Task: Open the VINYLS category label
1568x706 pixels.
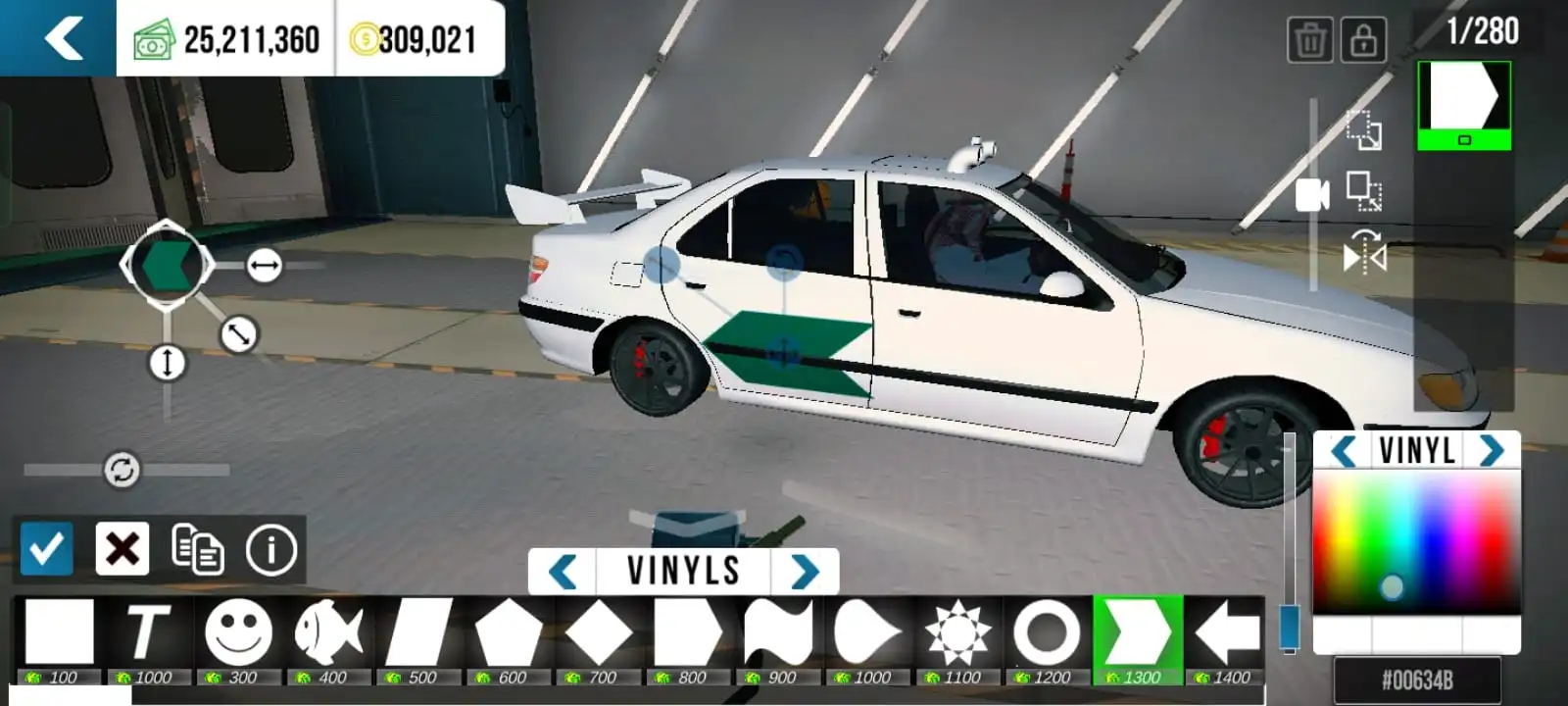Action: point(684,570)
